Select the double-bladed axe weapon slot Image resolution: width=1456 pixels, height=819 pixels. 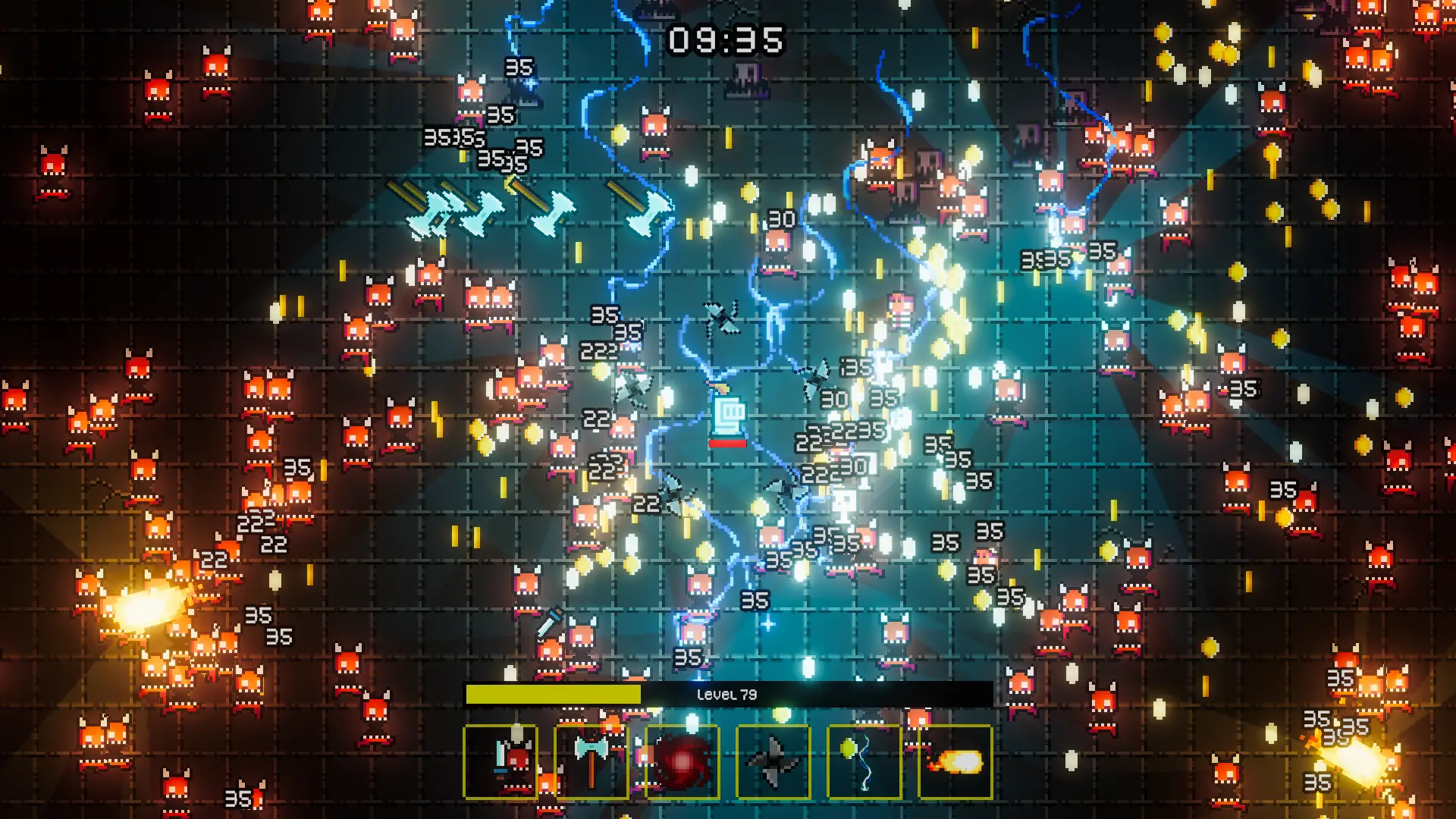point(591,761)
